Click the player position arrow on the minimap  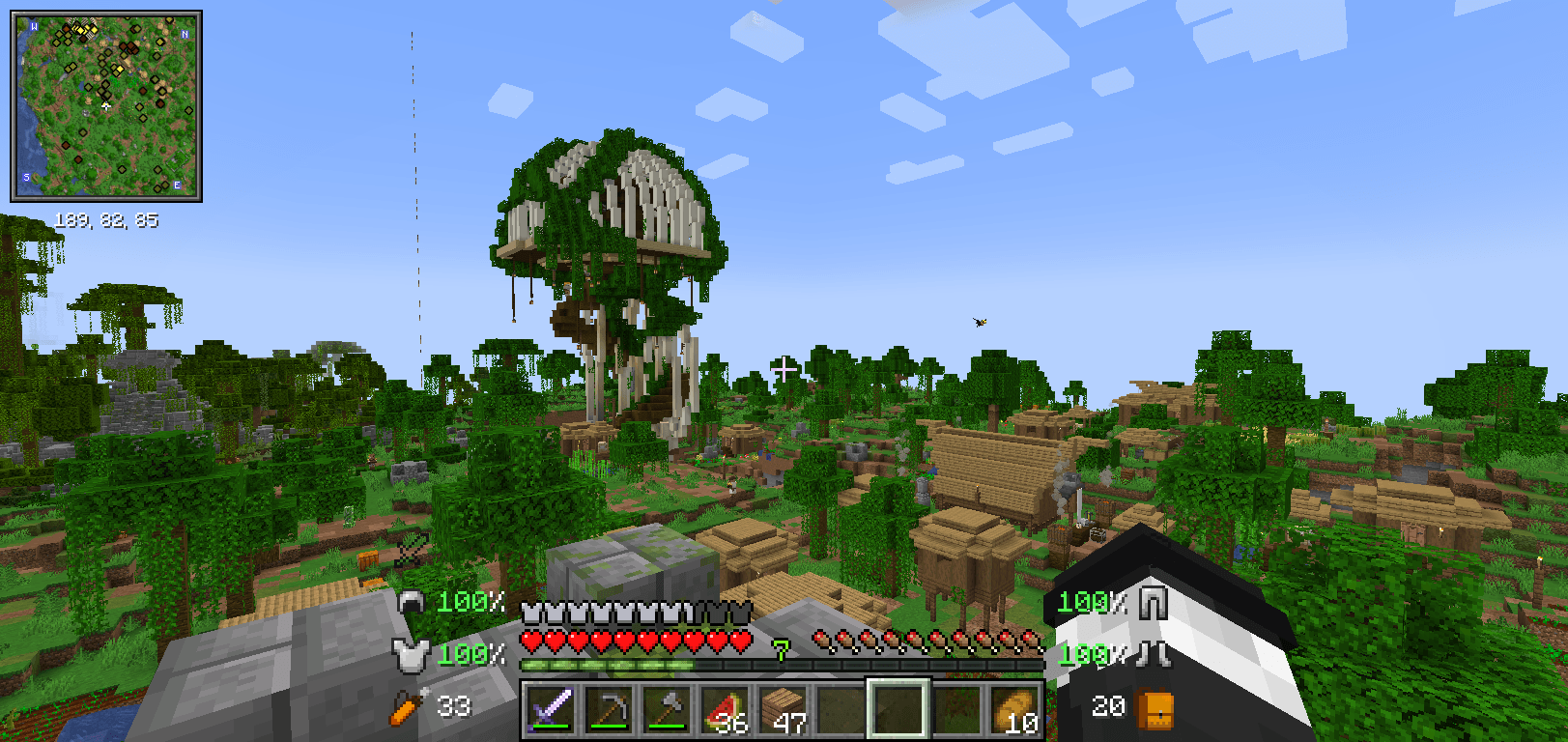pos(106,106)
